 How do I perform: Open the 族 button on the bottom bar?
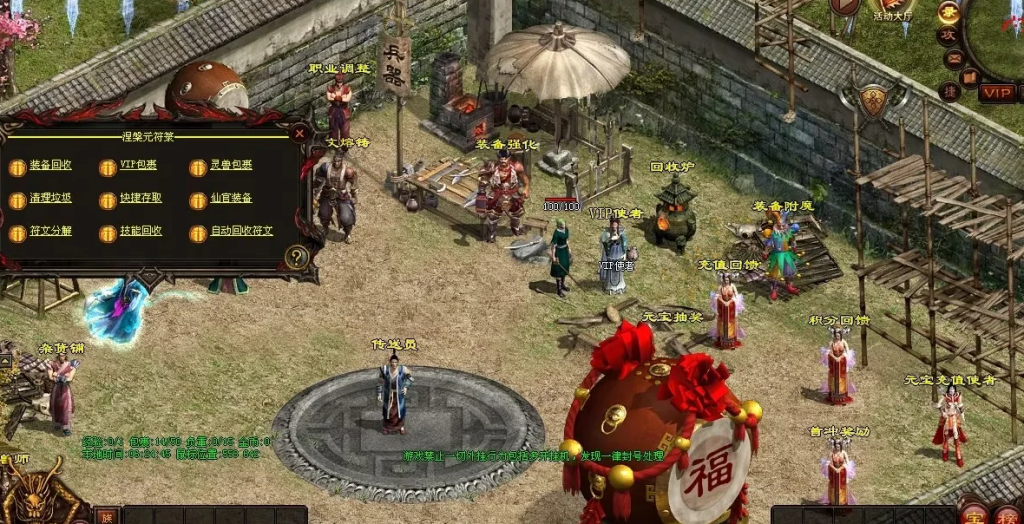tap(107, 516)
